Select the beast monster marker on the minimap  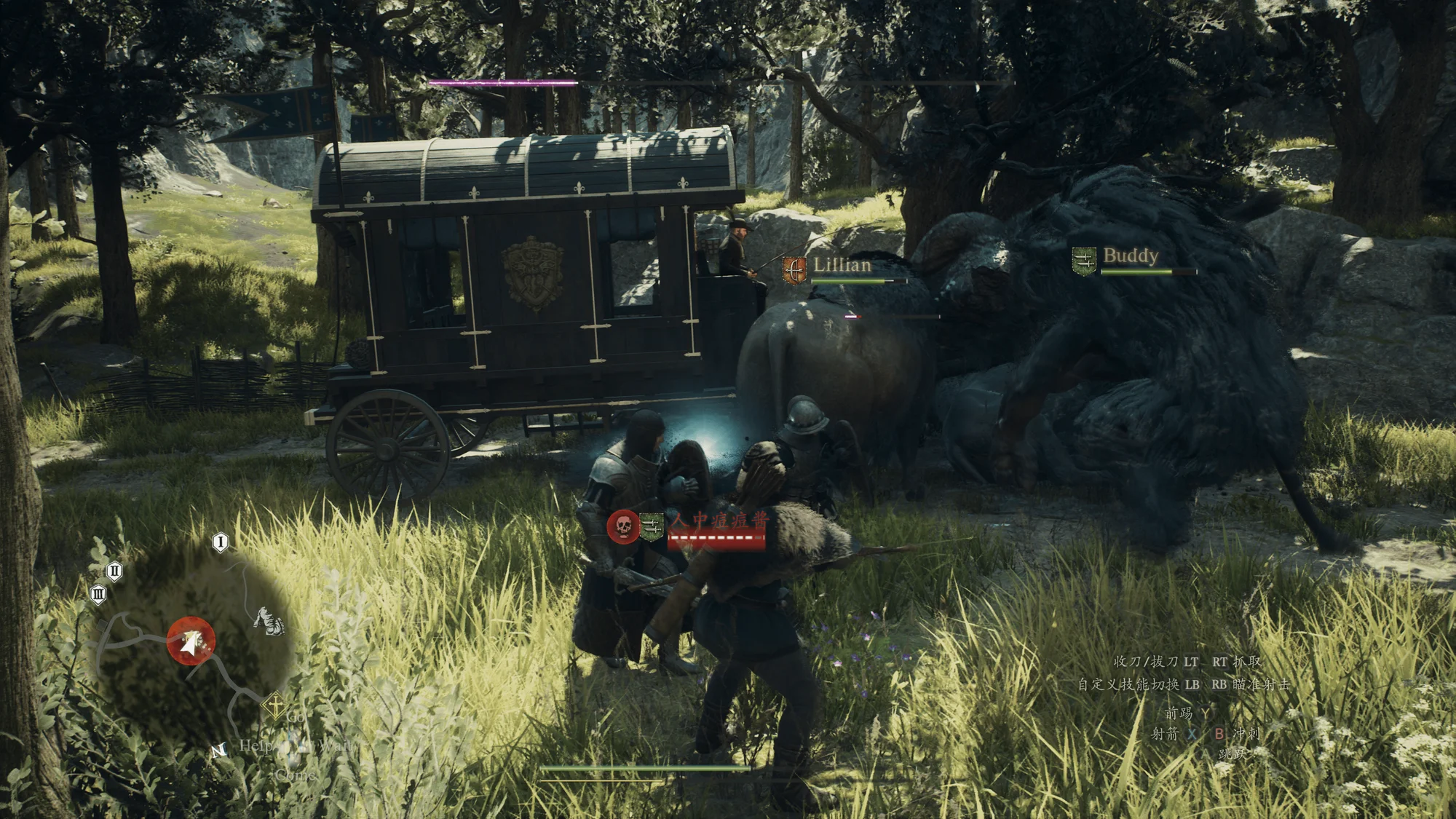pos(269,621)
